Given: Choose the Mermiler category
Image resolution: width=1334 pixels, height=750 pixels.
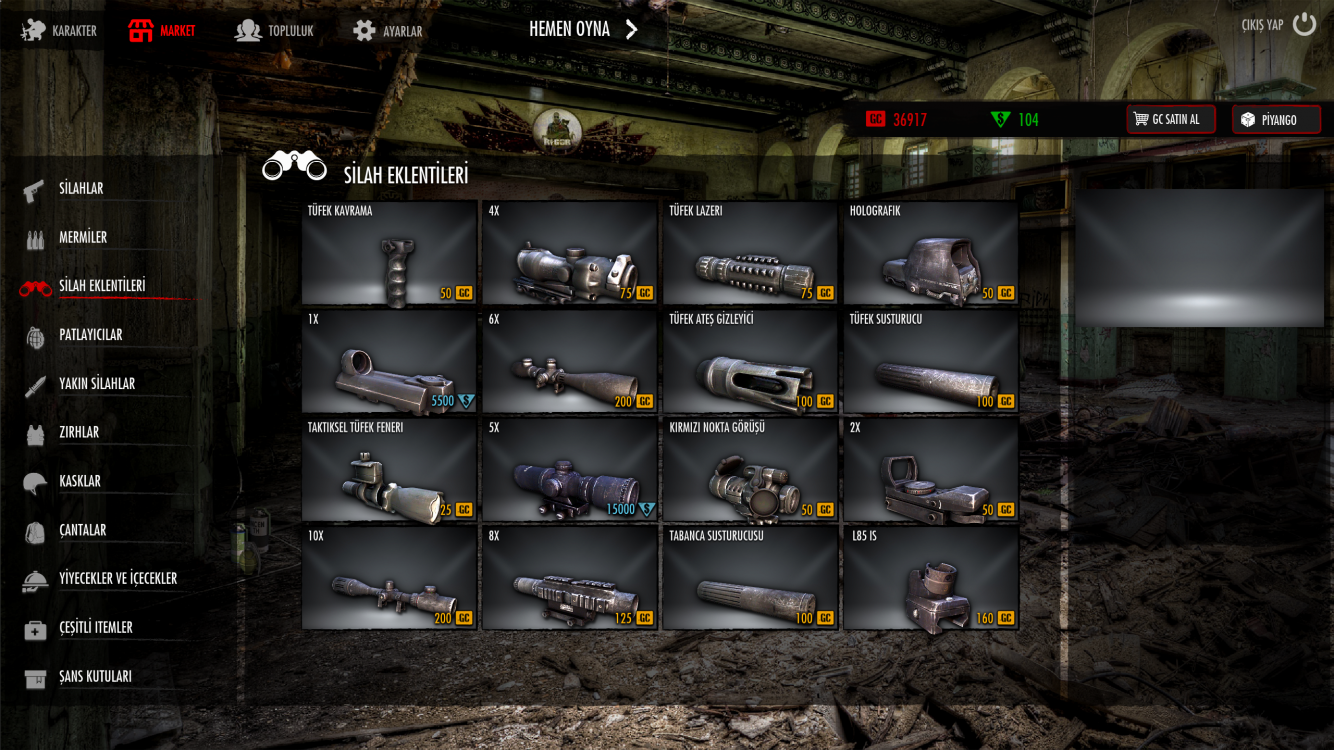Looking at the screenshot, I should point(82,237).
